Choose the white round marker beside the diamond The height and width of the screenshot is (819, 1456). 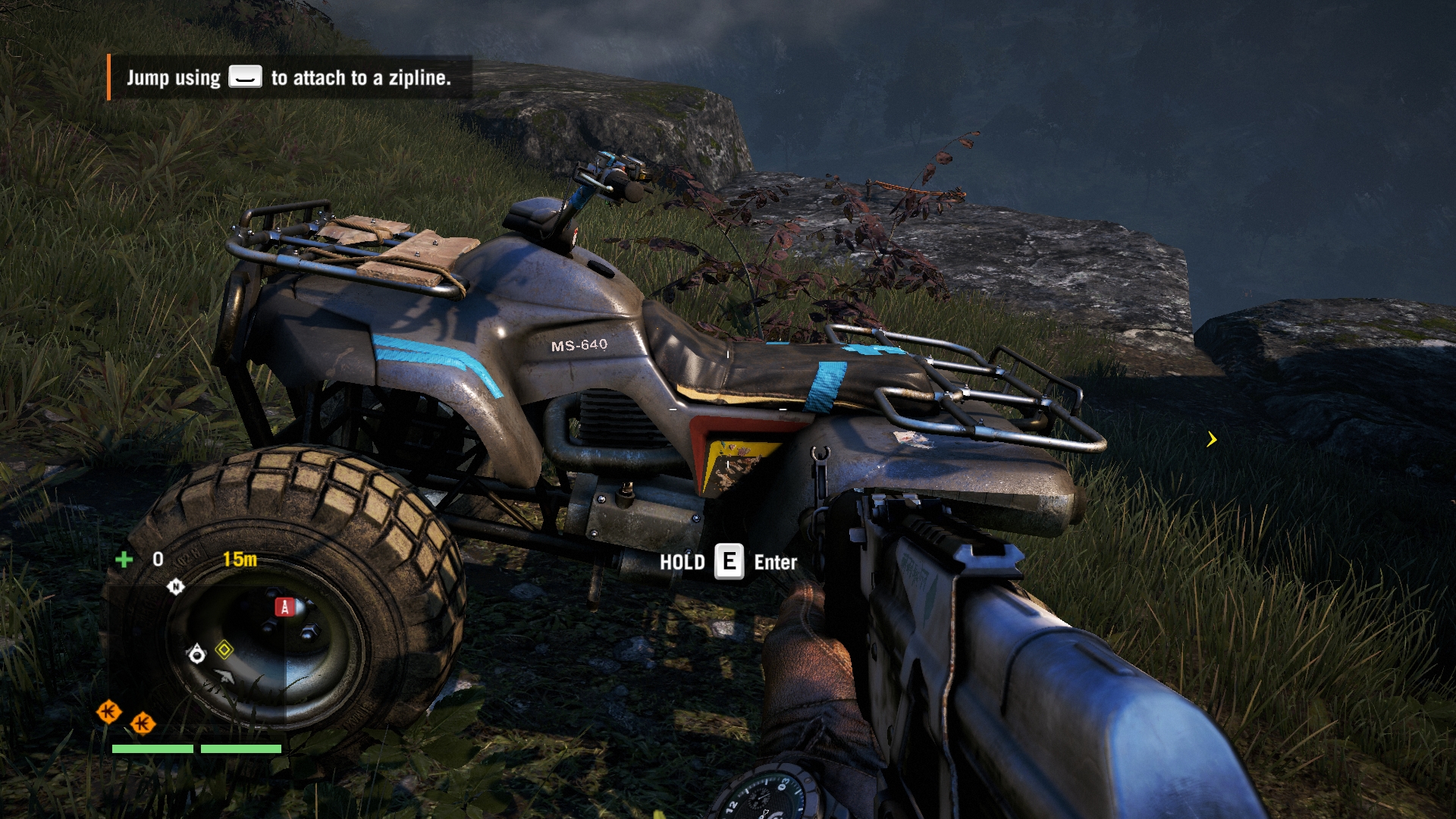point(196,654)
